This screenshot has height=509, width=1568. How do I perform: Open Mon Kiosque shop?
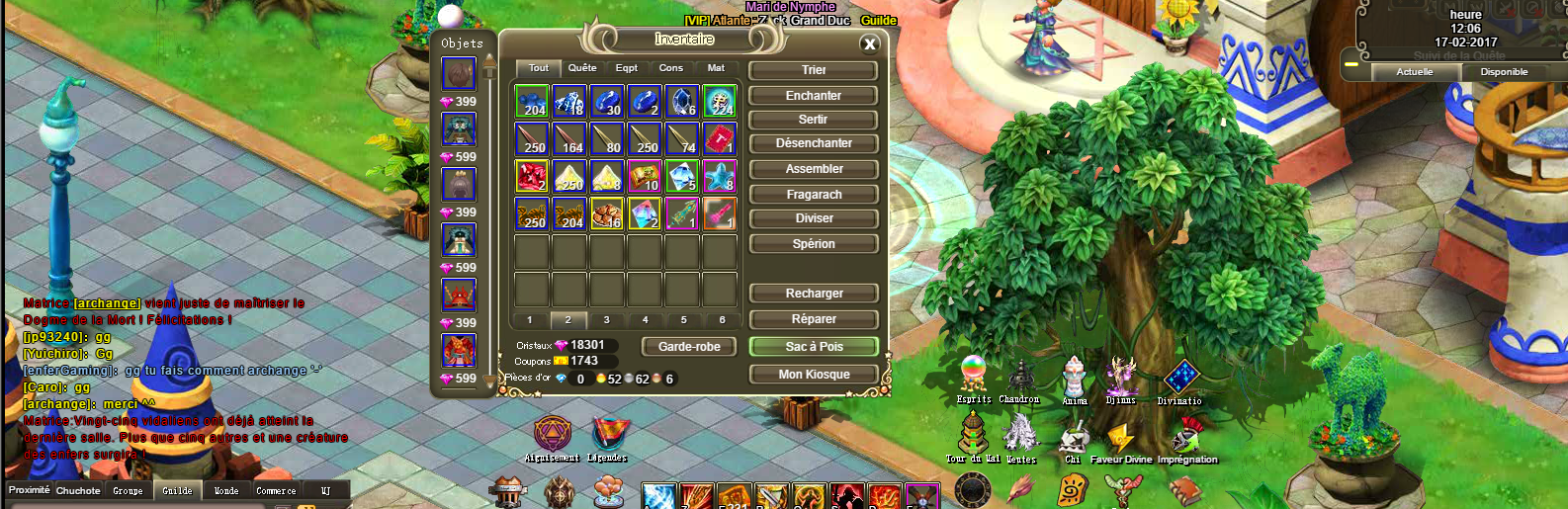coord(814,375)
